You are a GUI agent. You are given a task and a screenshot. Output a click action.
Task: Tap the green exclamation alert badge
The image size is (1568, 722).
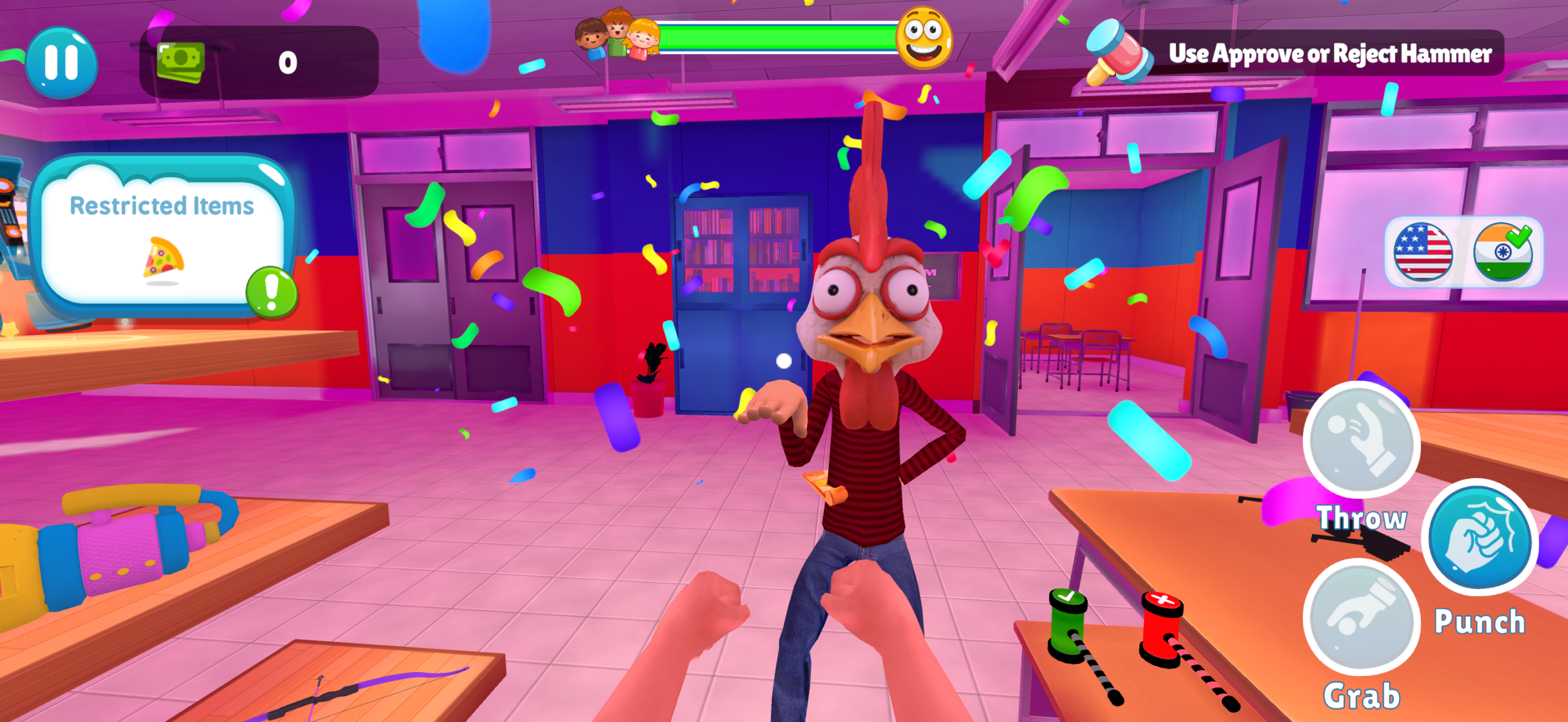click(x=271, y=292)
